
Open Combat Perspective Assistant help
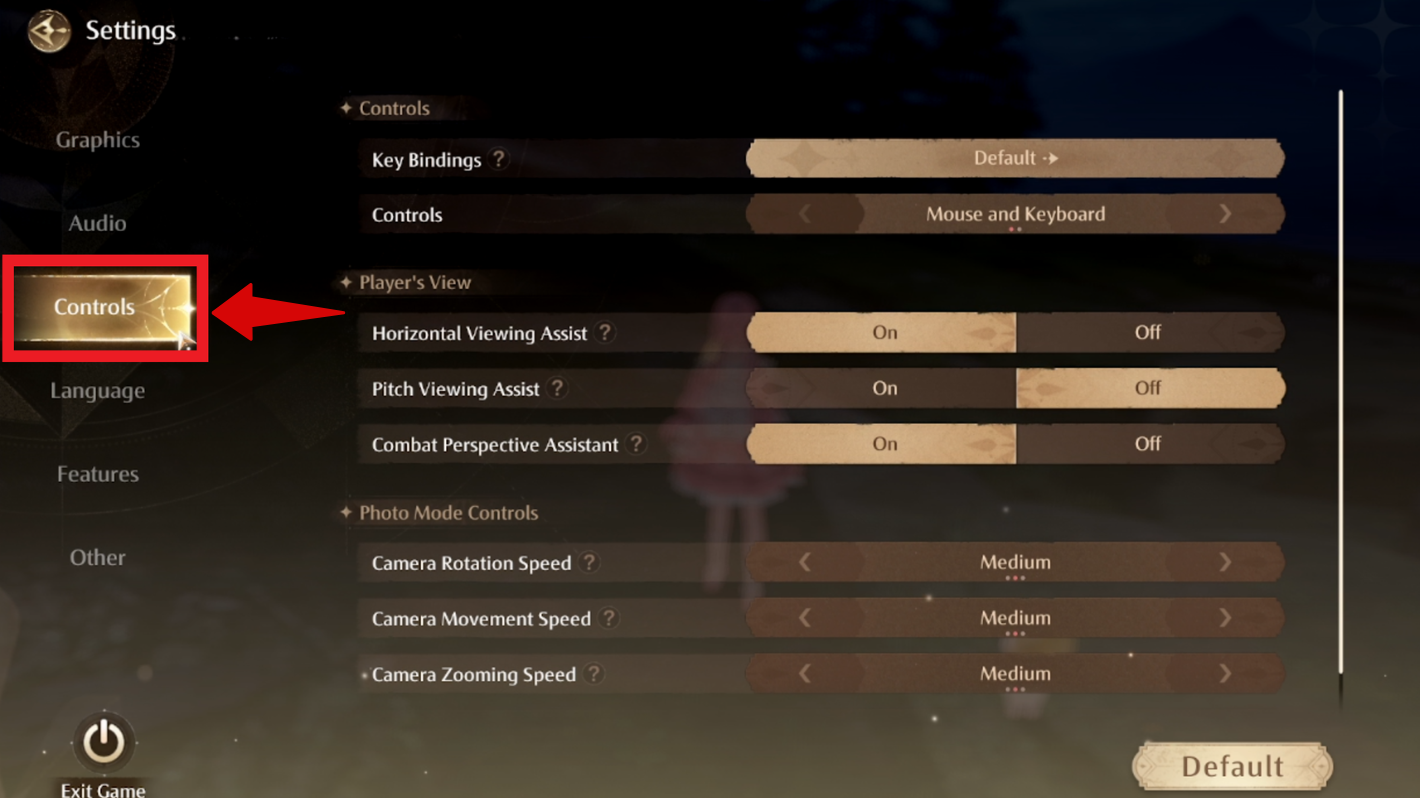[x=637, y=445]
